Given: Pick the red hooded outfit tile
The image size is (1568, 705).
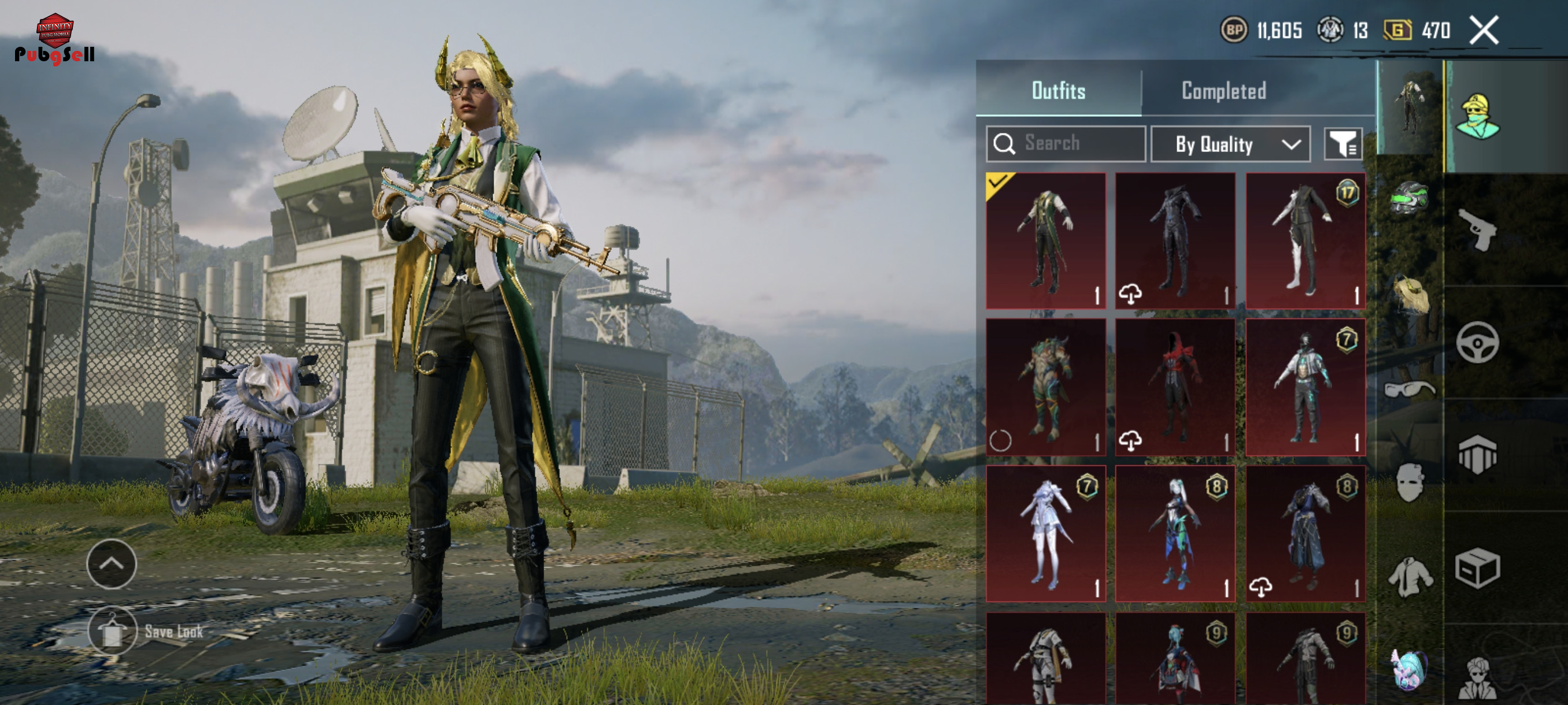Looking at the screenshot, I should tap(1175, 388).
